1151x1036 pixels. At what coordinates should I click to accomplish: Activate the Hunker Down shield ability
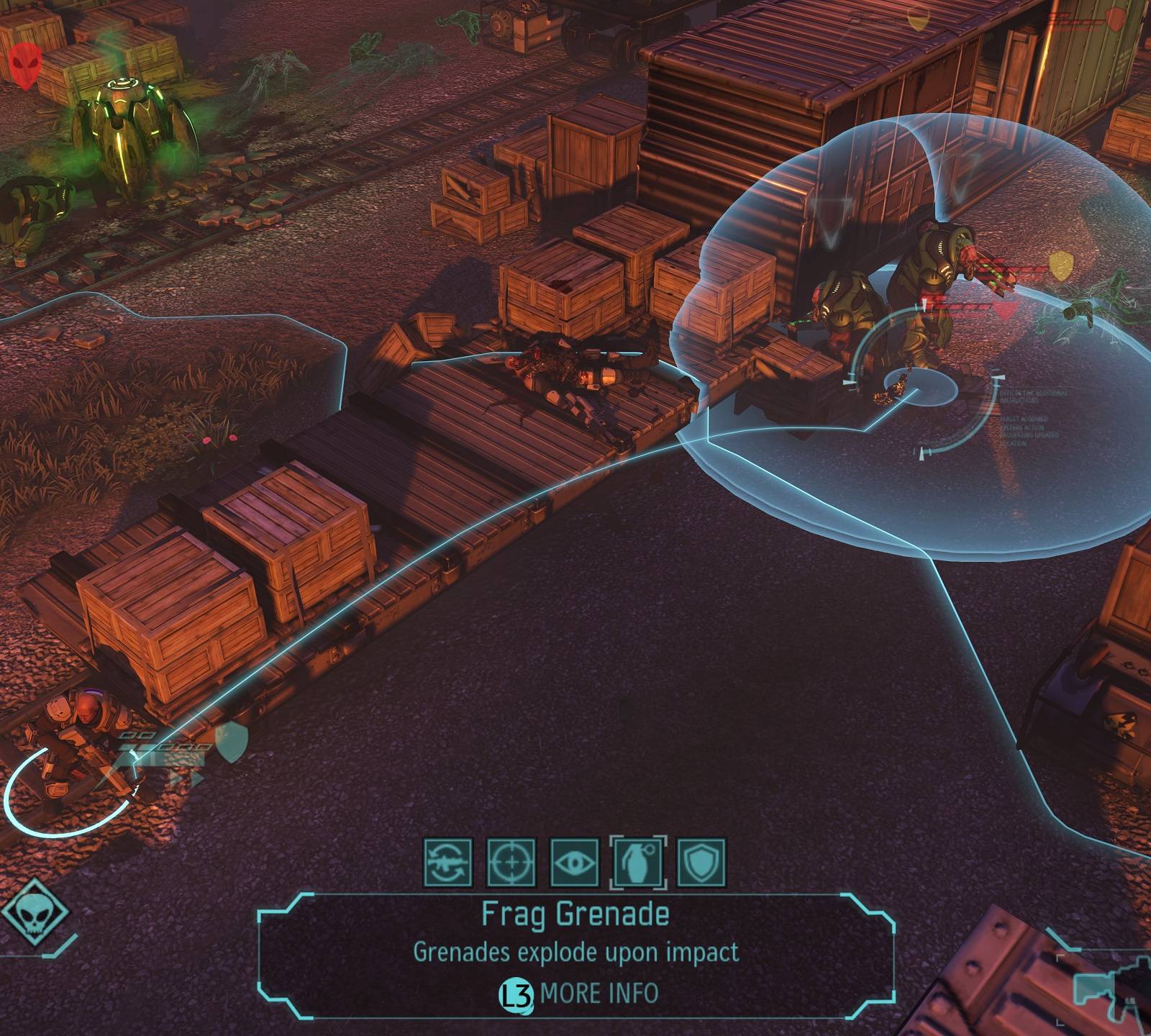pyautogui.click(x=701, y=861)
